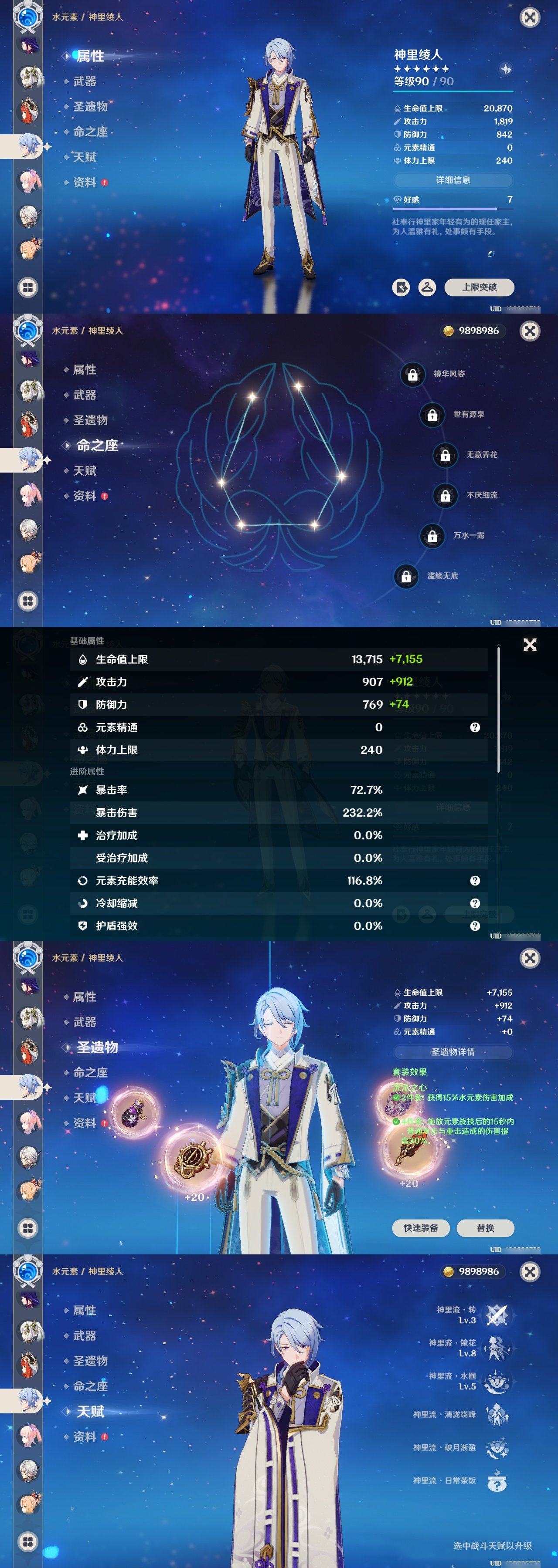
Task: Expand 详细信息 to view detailed stats
Action: tap(454, 180)
